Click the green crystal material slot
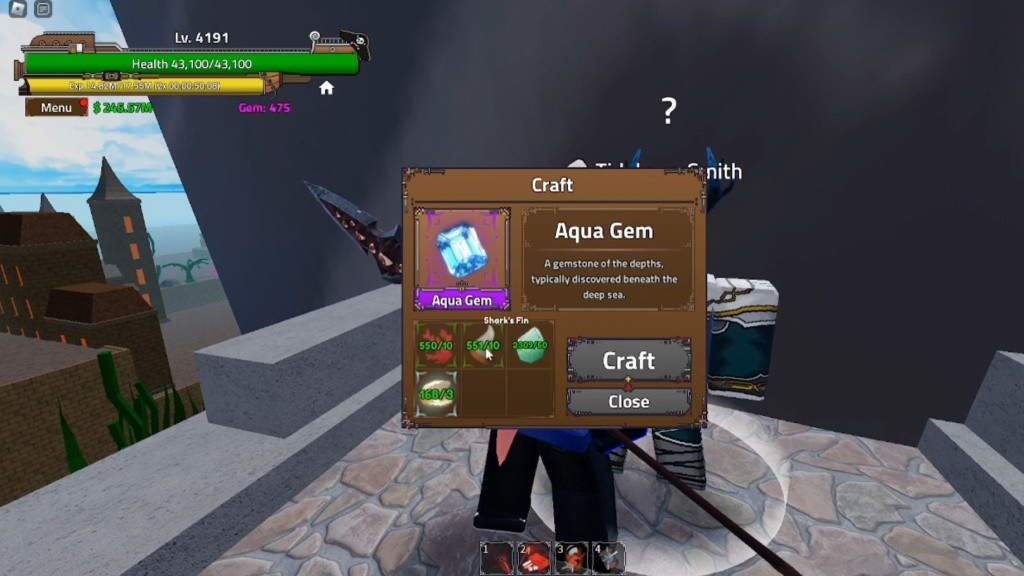The height and width of the screenshot is (576, 1024). coord(530,344)
